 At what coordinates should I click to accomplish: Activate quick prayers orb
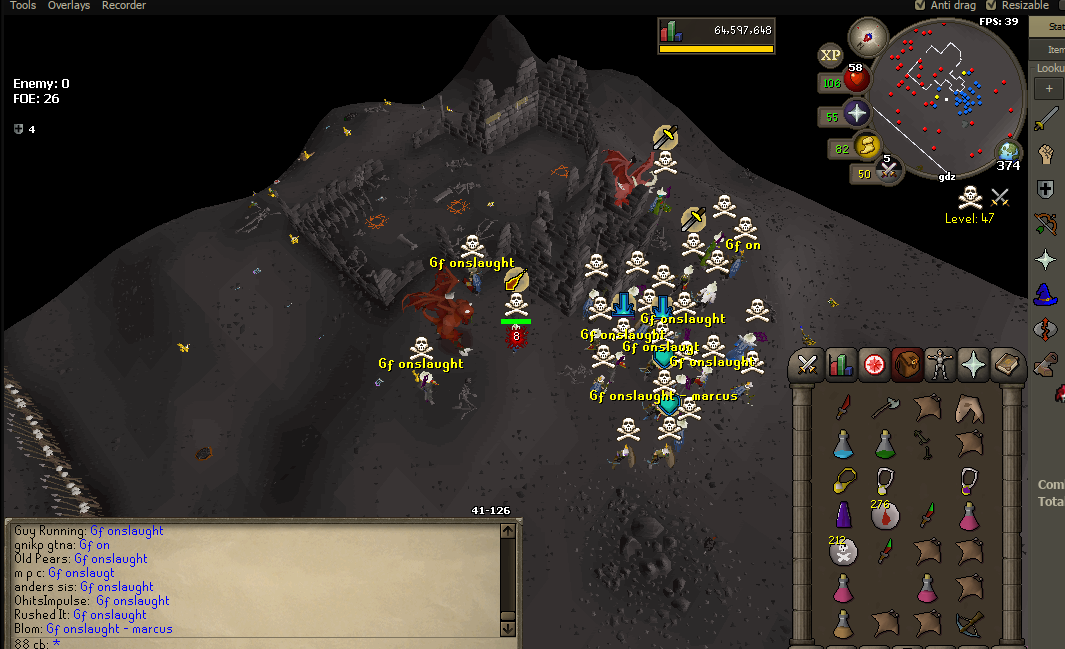point(857,113)
